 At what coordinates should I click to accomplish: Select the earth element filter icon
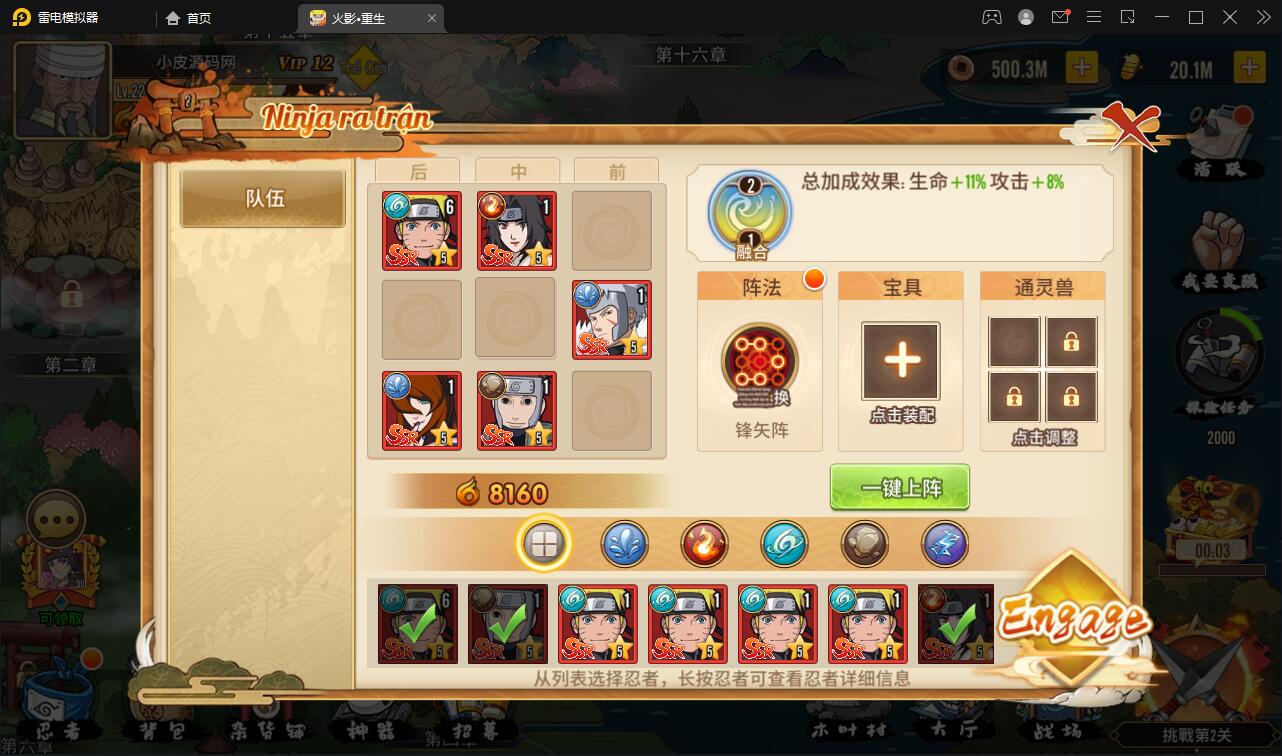(864, 545)
